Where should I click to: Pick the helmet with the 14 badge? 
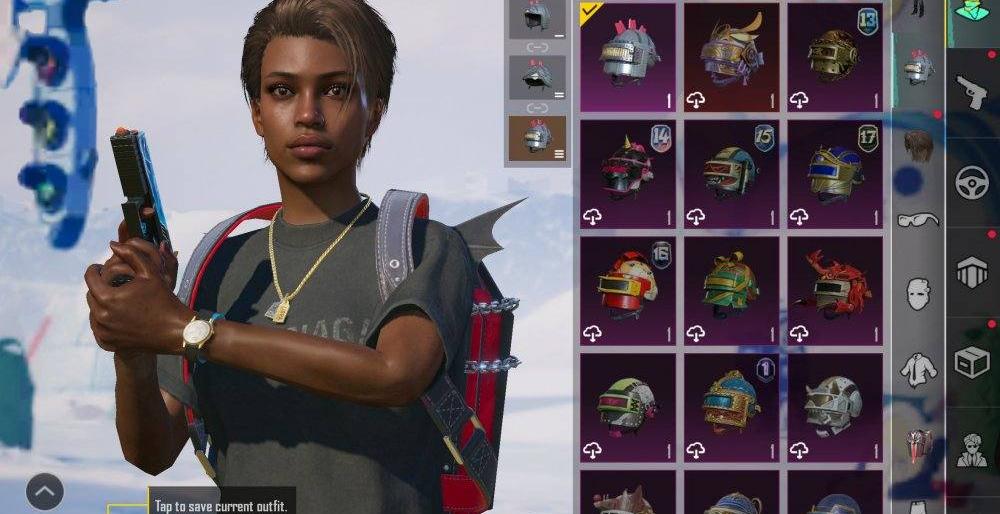628,174
